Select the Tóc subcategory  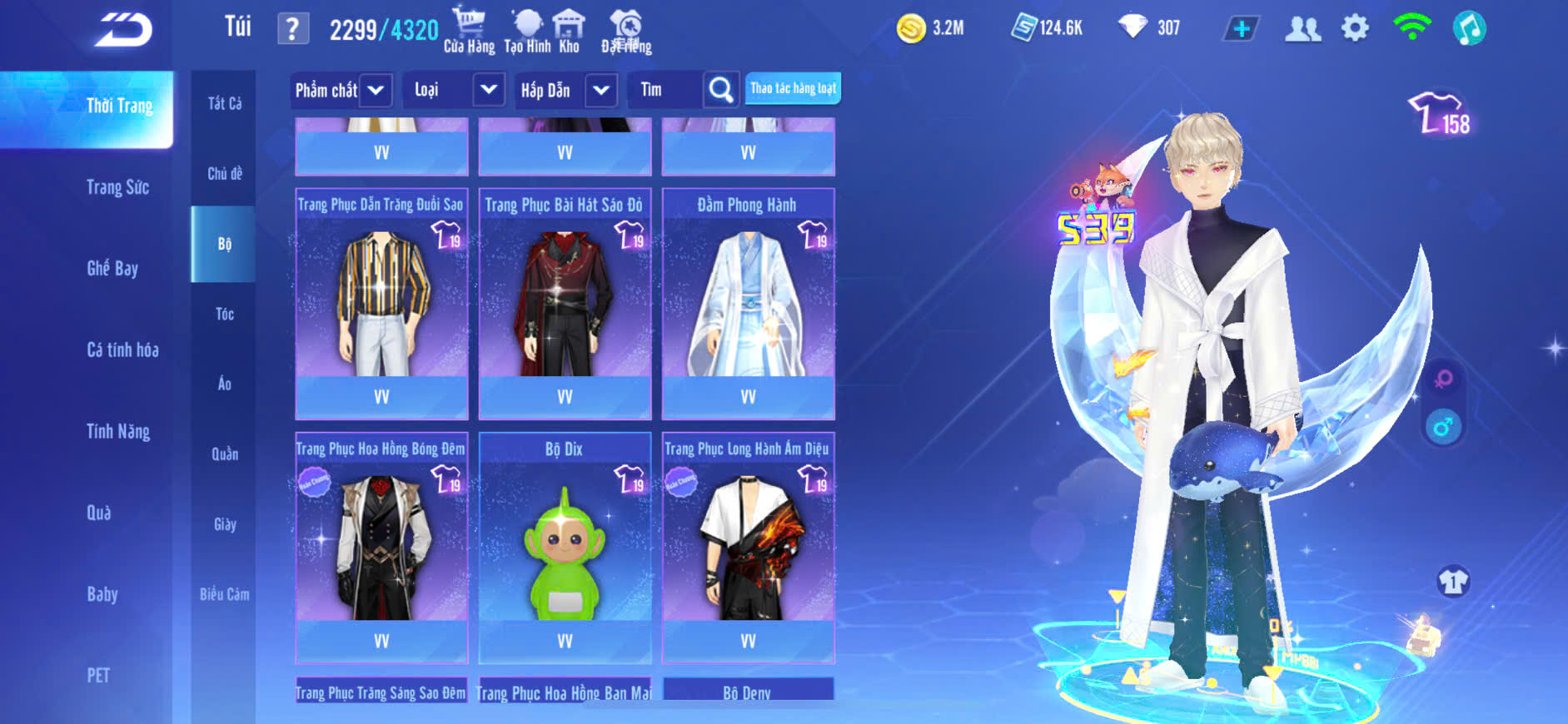(225, 314)
